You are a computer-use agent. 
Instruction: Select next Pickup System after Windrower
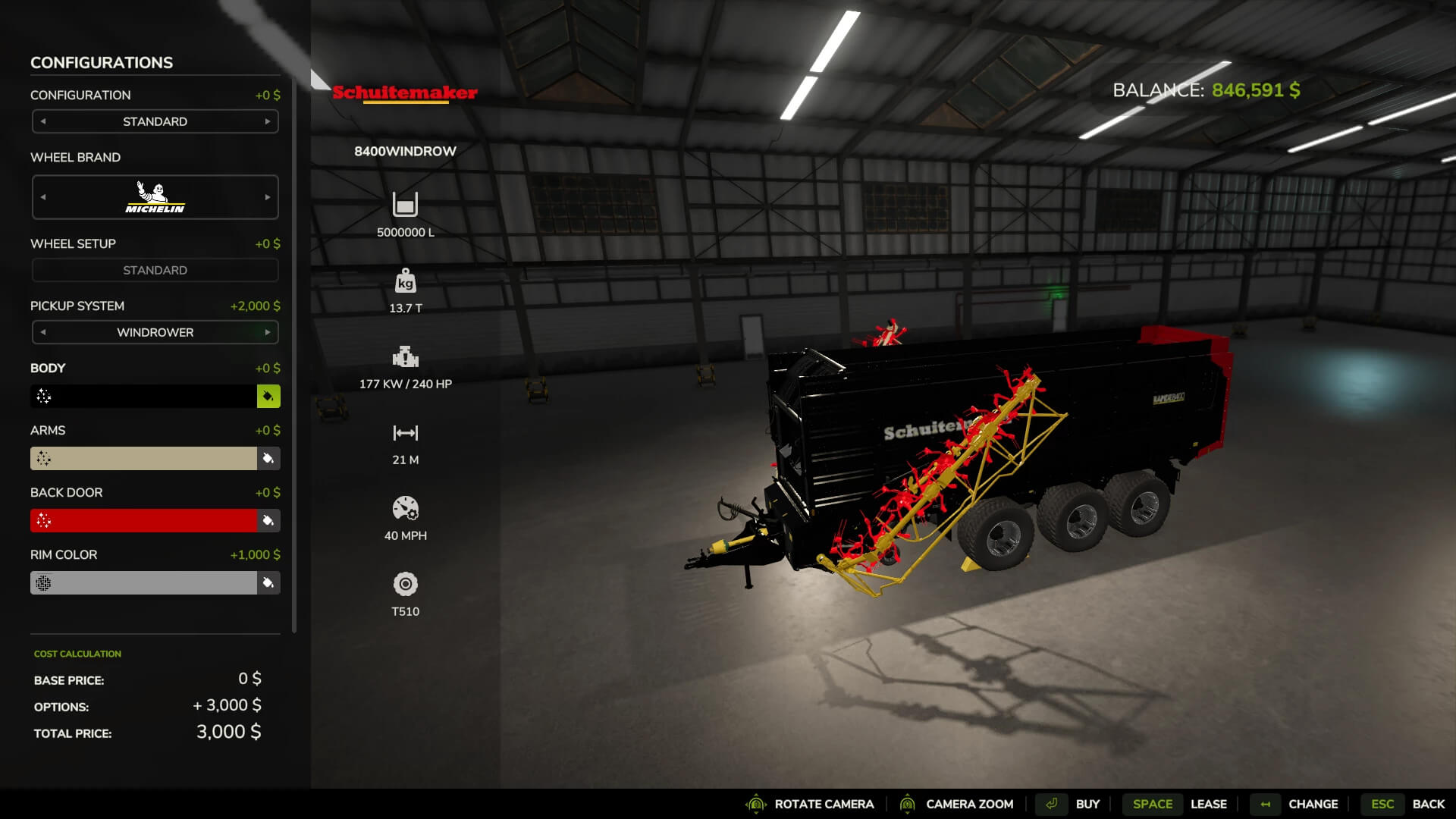pos(267,332)
